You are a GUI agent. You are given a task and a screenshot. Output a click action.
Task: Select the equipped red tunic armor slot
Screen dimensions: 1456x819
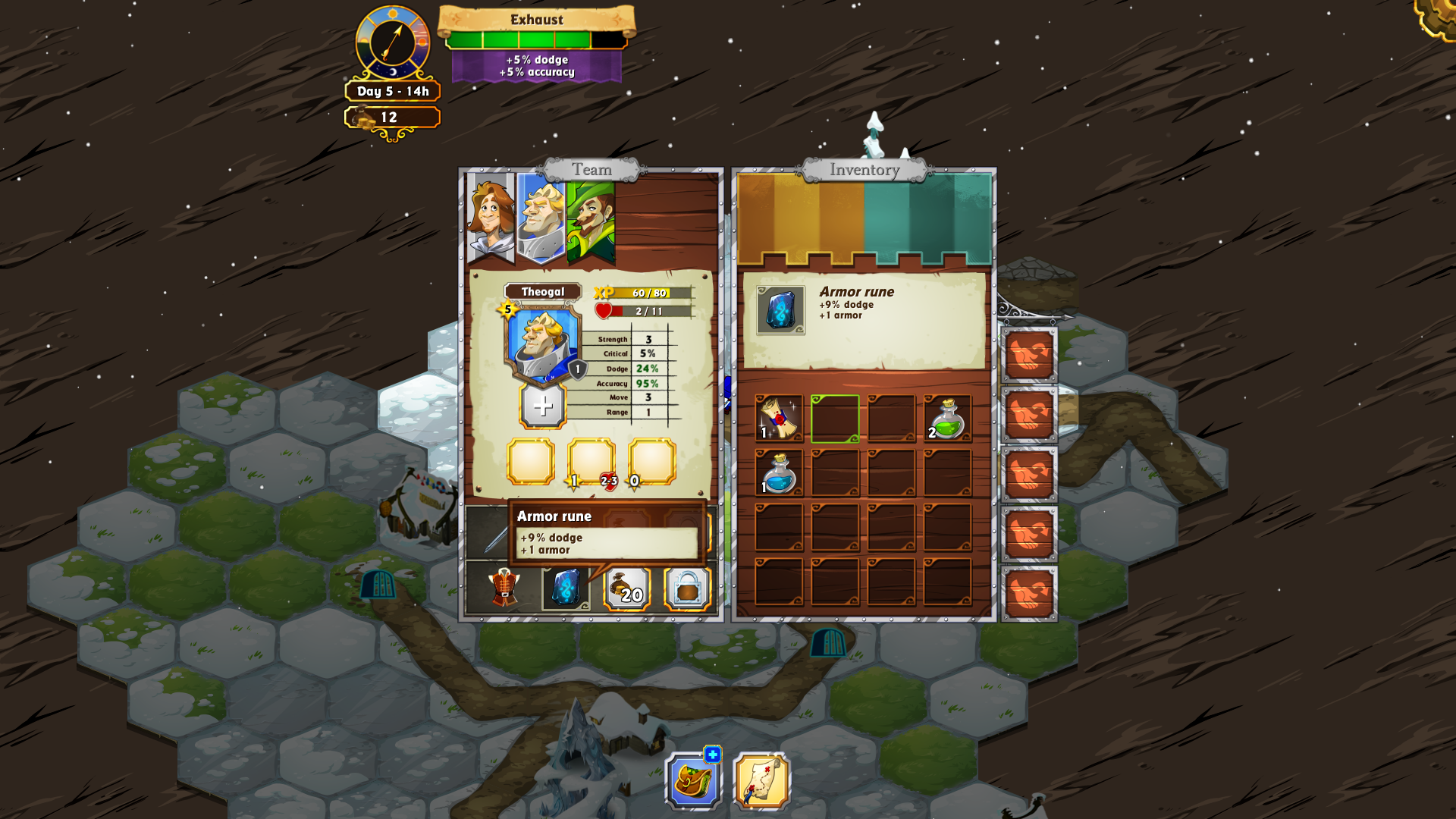[504, 588]
